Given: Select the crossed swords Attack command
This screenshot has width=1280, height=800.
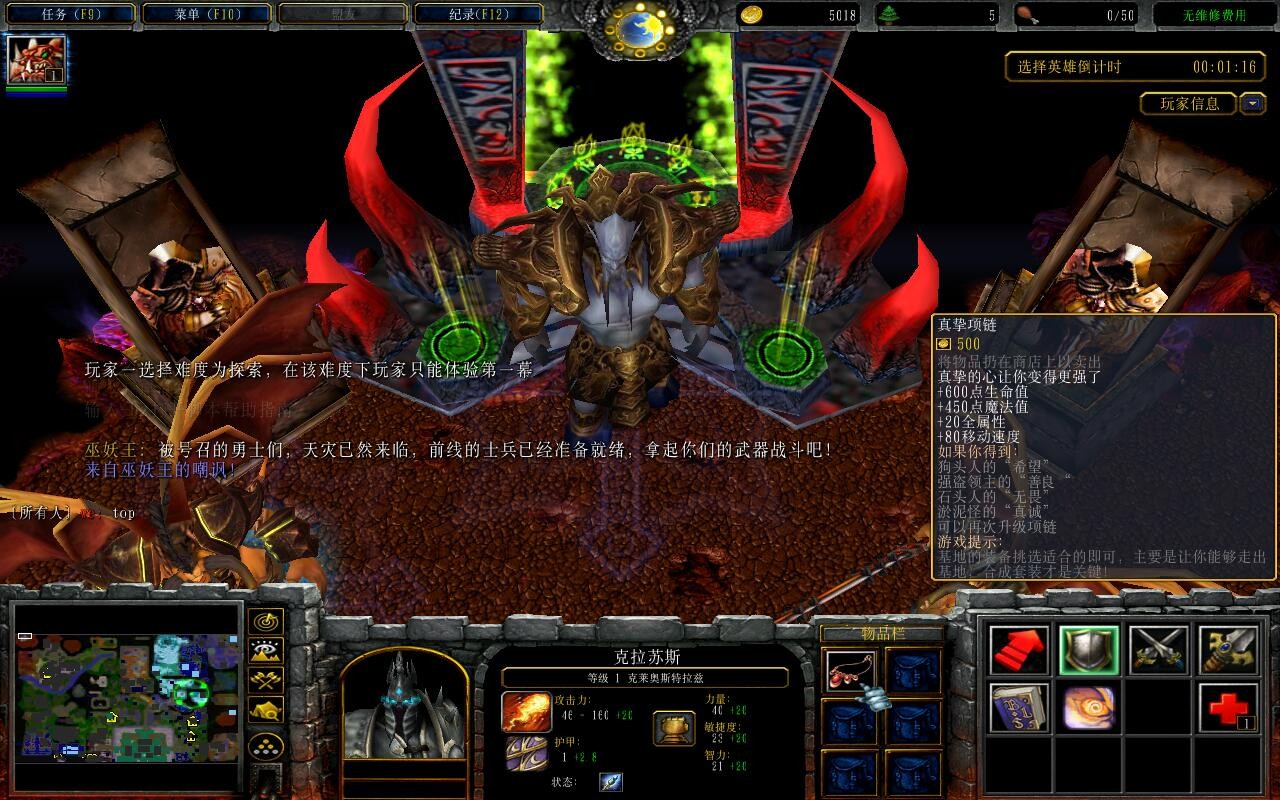Looking at the screenshot, I should (x=1159, y=650).
